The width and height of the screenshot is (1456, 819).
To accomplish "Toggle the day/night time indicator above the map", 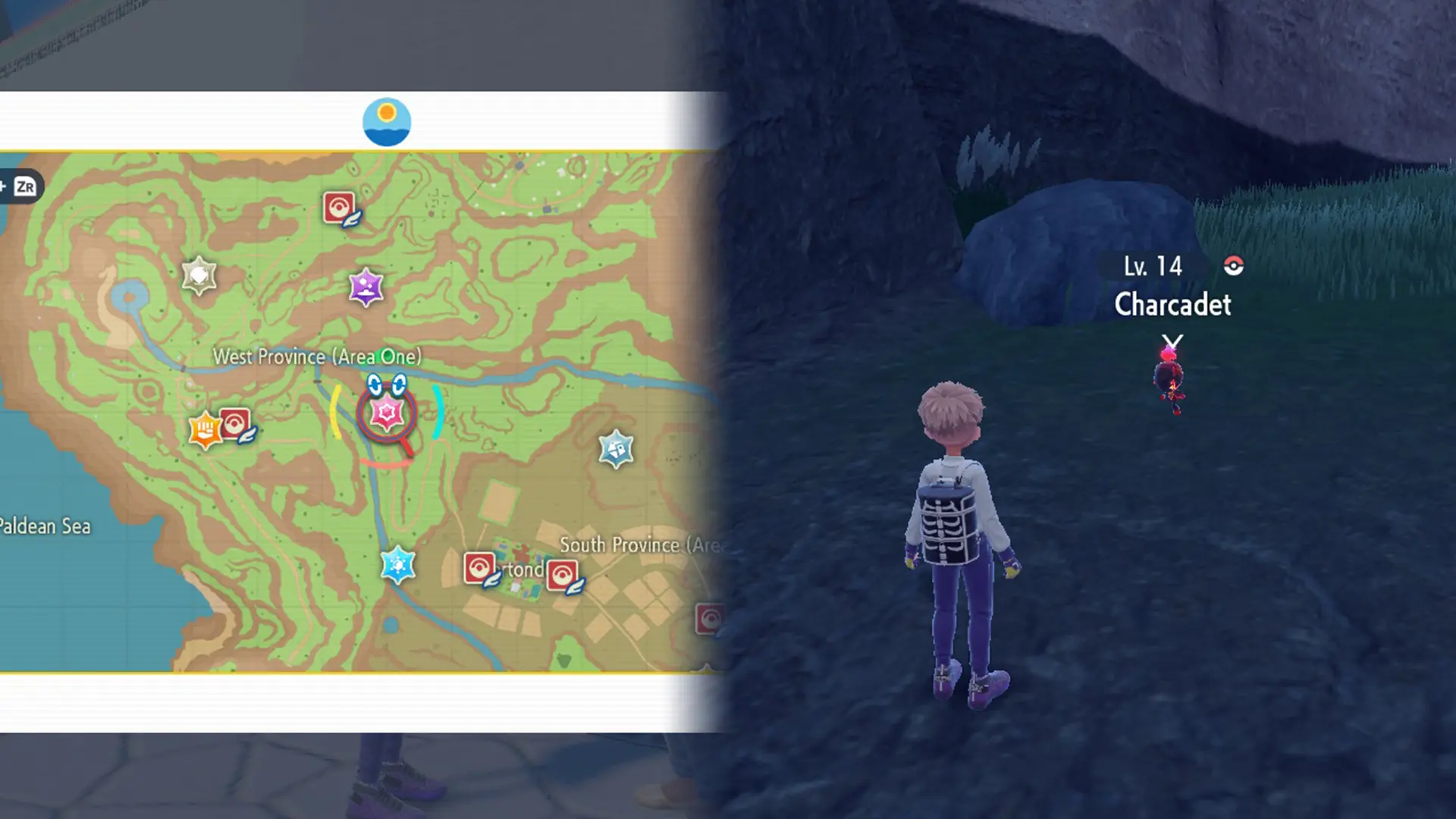I will click(x=388, y=121).
